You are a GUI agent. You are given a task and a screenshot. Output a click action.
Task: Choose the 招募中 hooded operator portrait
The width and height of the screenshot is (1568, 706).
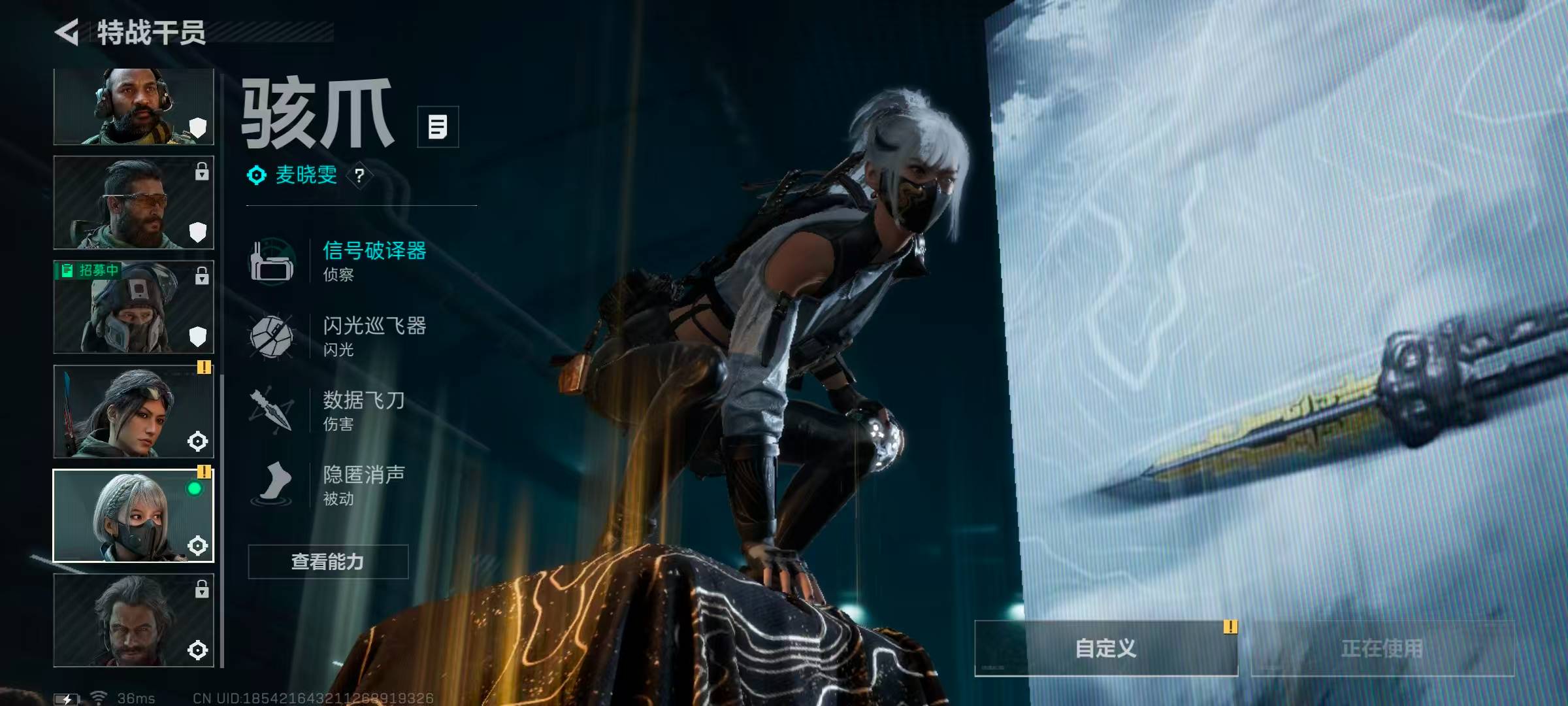[133, 307]
